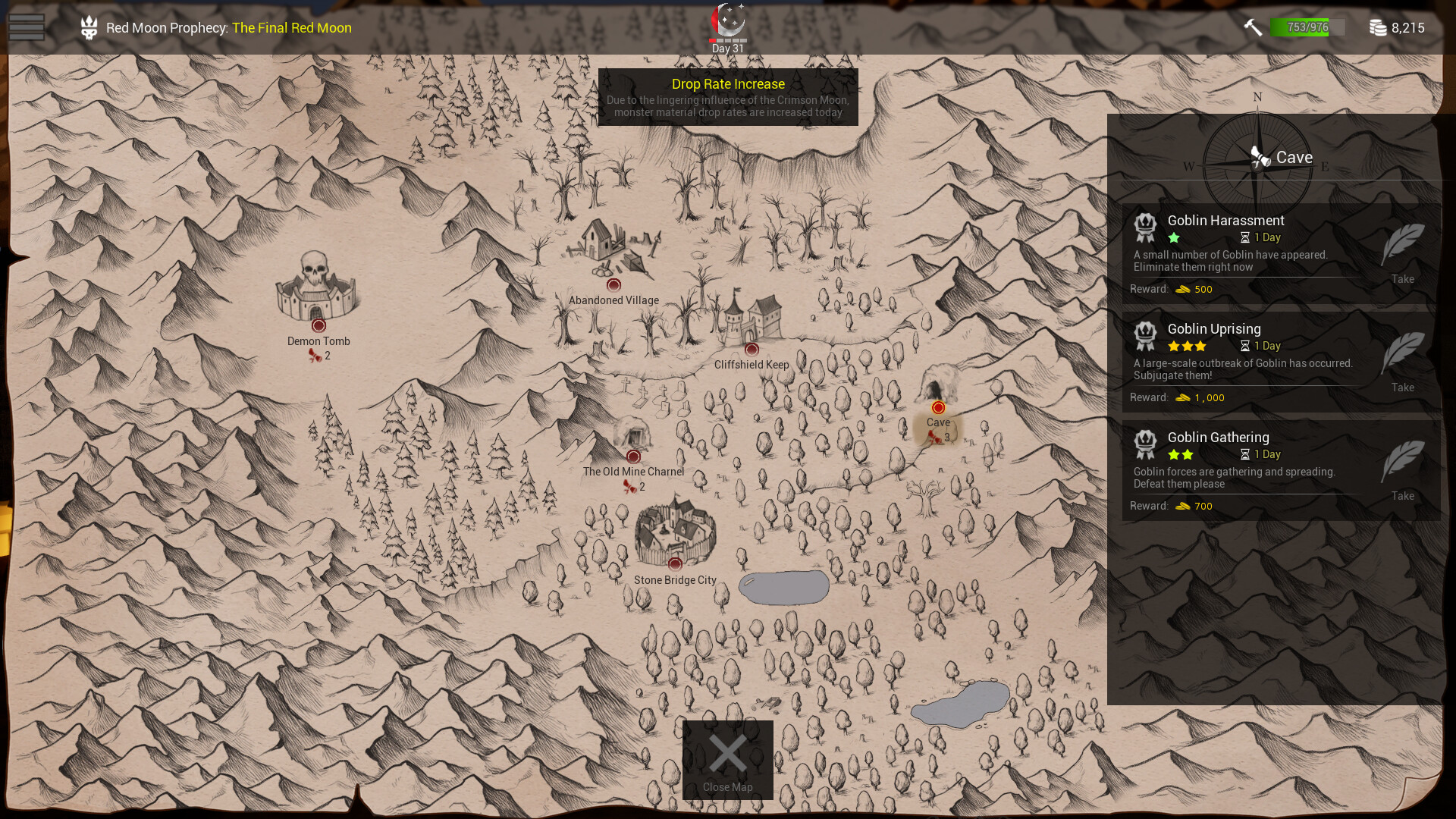The height and width of the screenshot is (819, 1456).
Task: Select the Cave location marker
Action: (938, 408)
